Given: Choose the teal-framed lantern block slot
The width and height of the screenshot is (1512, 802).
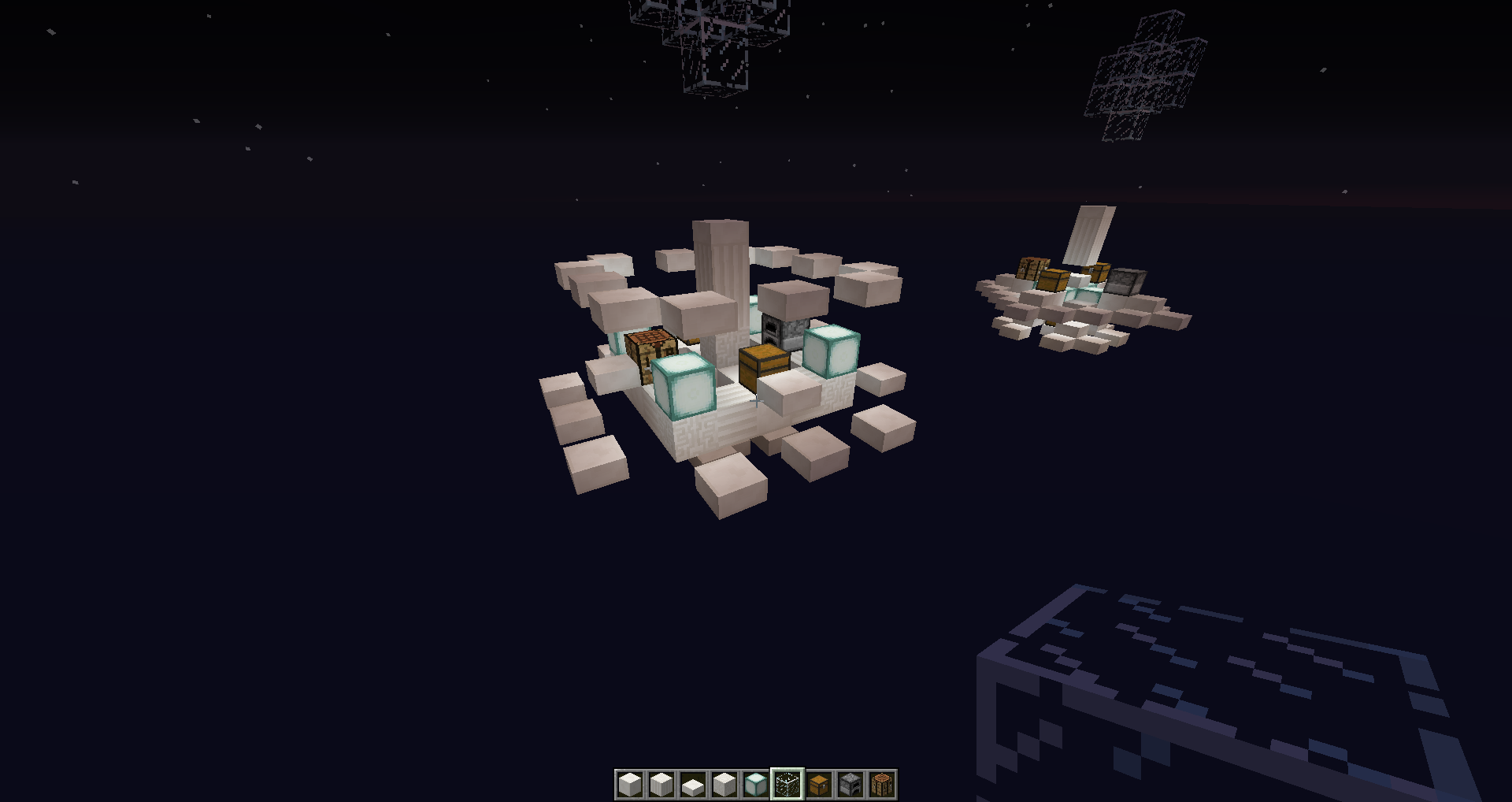Looking at the screenshot, I should (756, 785).
